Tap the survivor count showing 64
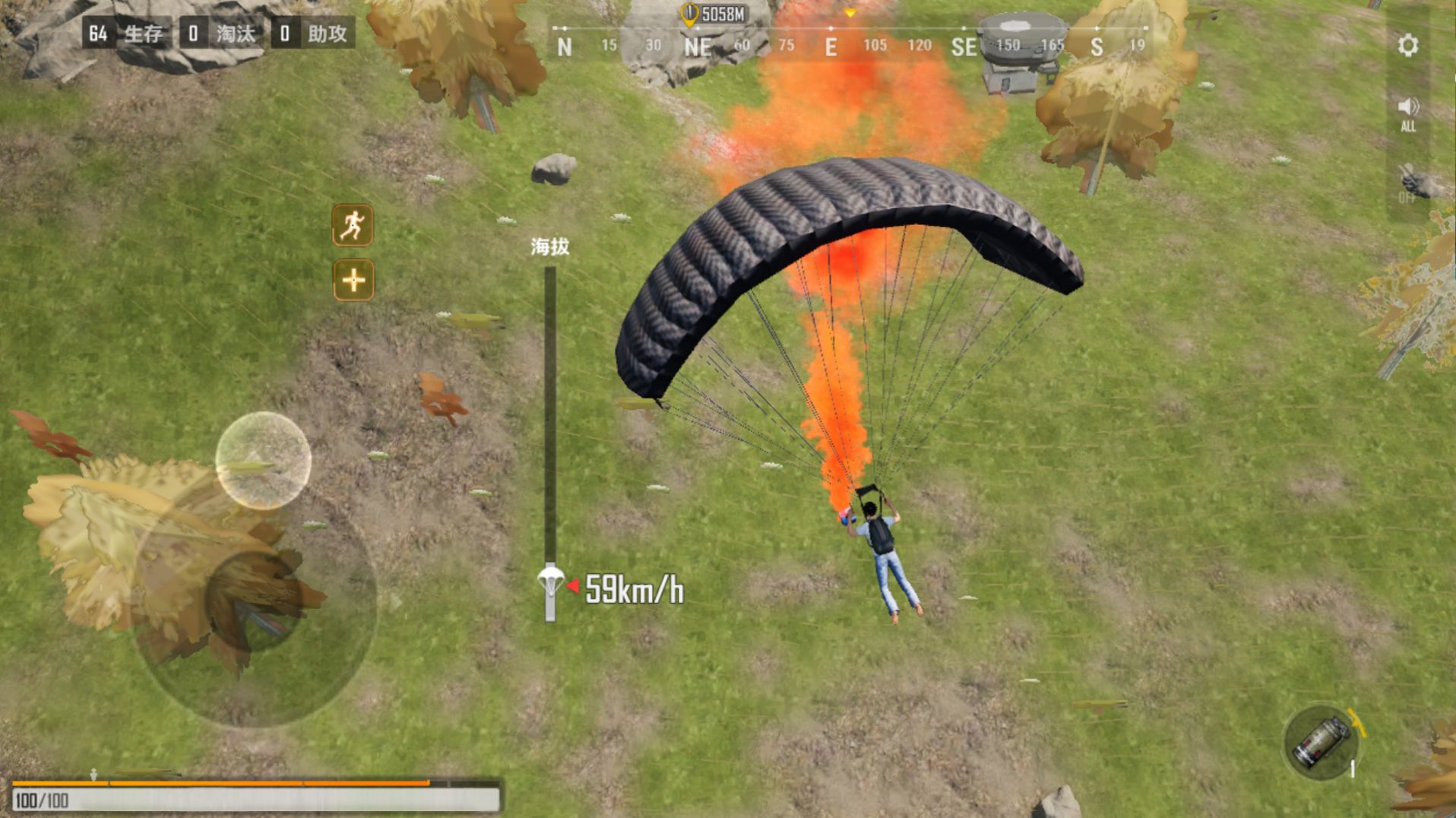 97,33
